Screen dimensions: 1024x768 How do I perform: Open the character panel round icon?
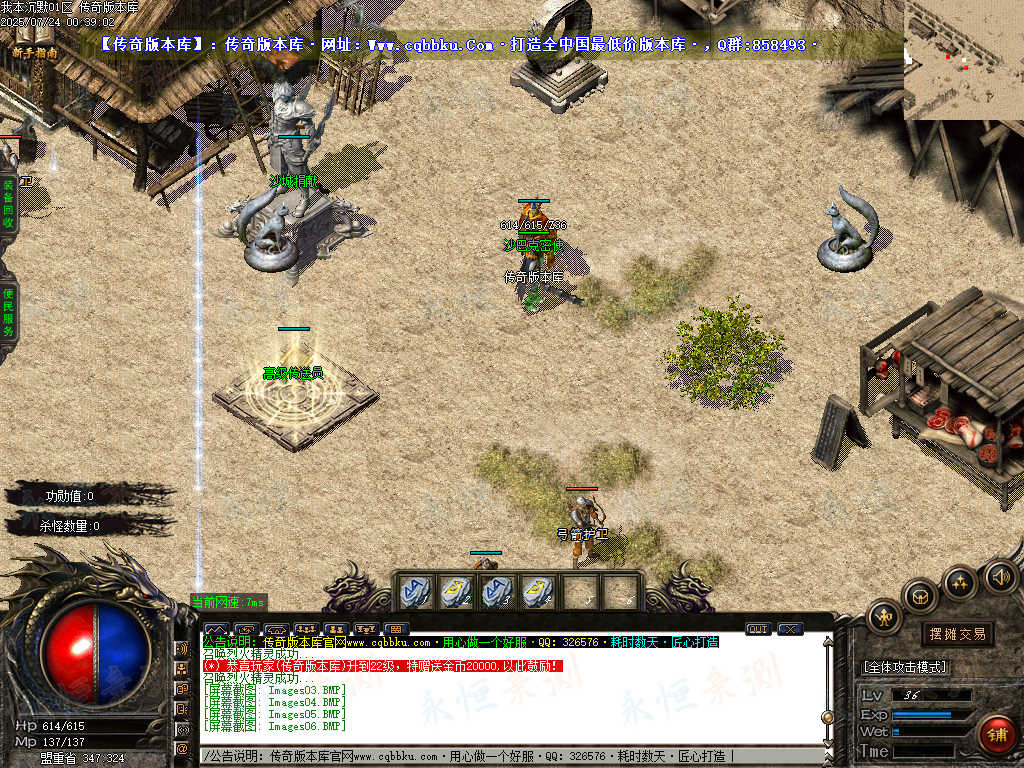(x=885, y=617)
